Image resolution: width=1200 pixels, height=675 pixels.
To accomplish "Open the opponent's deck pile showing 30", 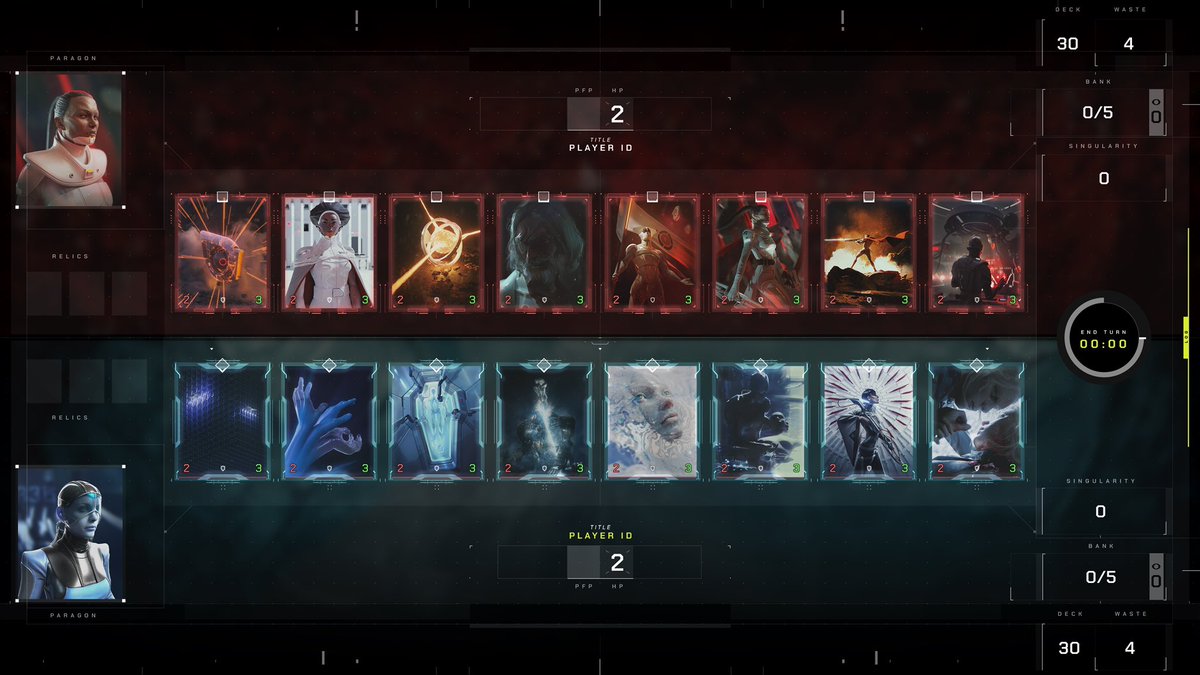I will (1068, 44).
